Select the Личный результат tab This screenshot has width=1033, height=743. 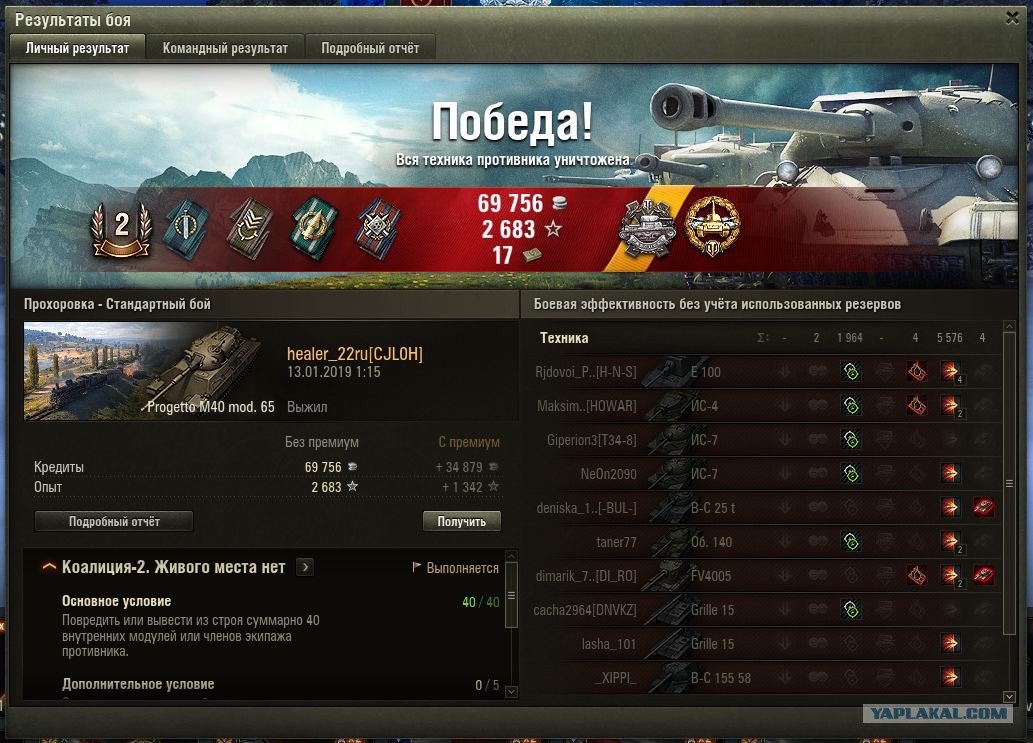[x=77, y=48]
